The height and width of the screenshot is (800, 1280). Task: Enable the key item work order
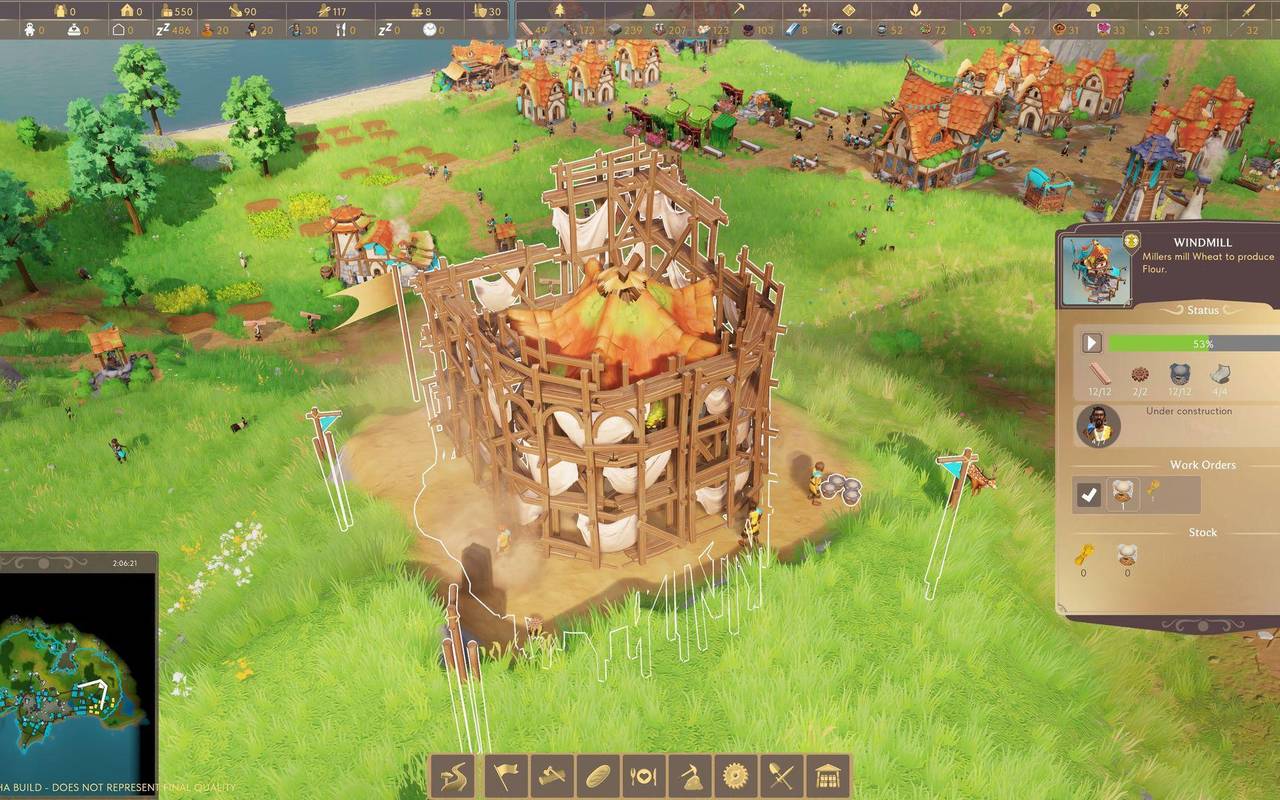tap(1154, 489)
